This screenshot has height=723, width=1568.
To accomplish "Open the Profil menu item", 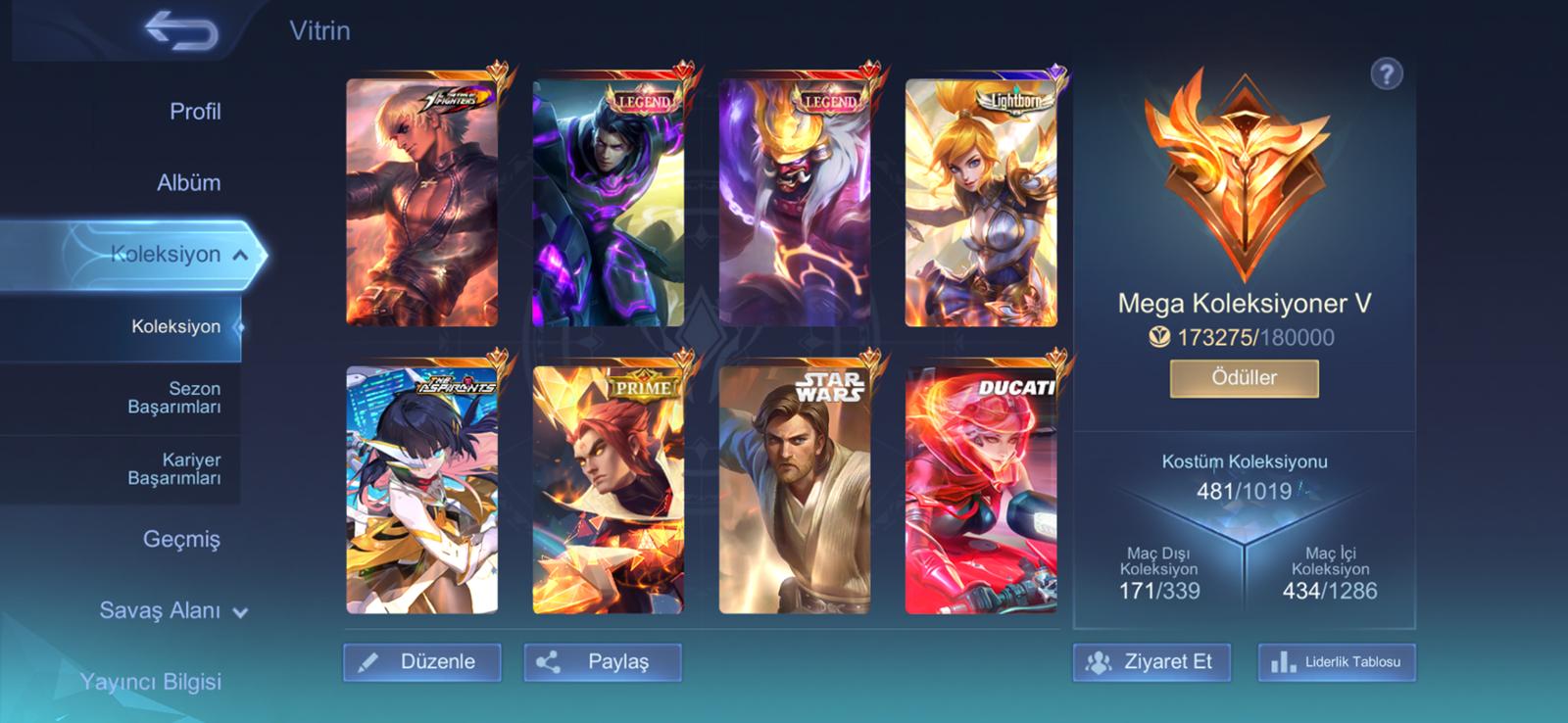I will pyautogui.click(x=196, y=111).
